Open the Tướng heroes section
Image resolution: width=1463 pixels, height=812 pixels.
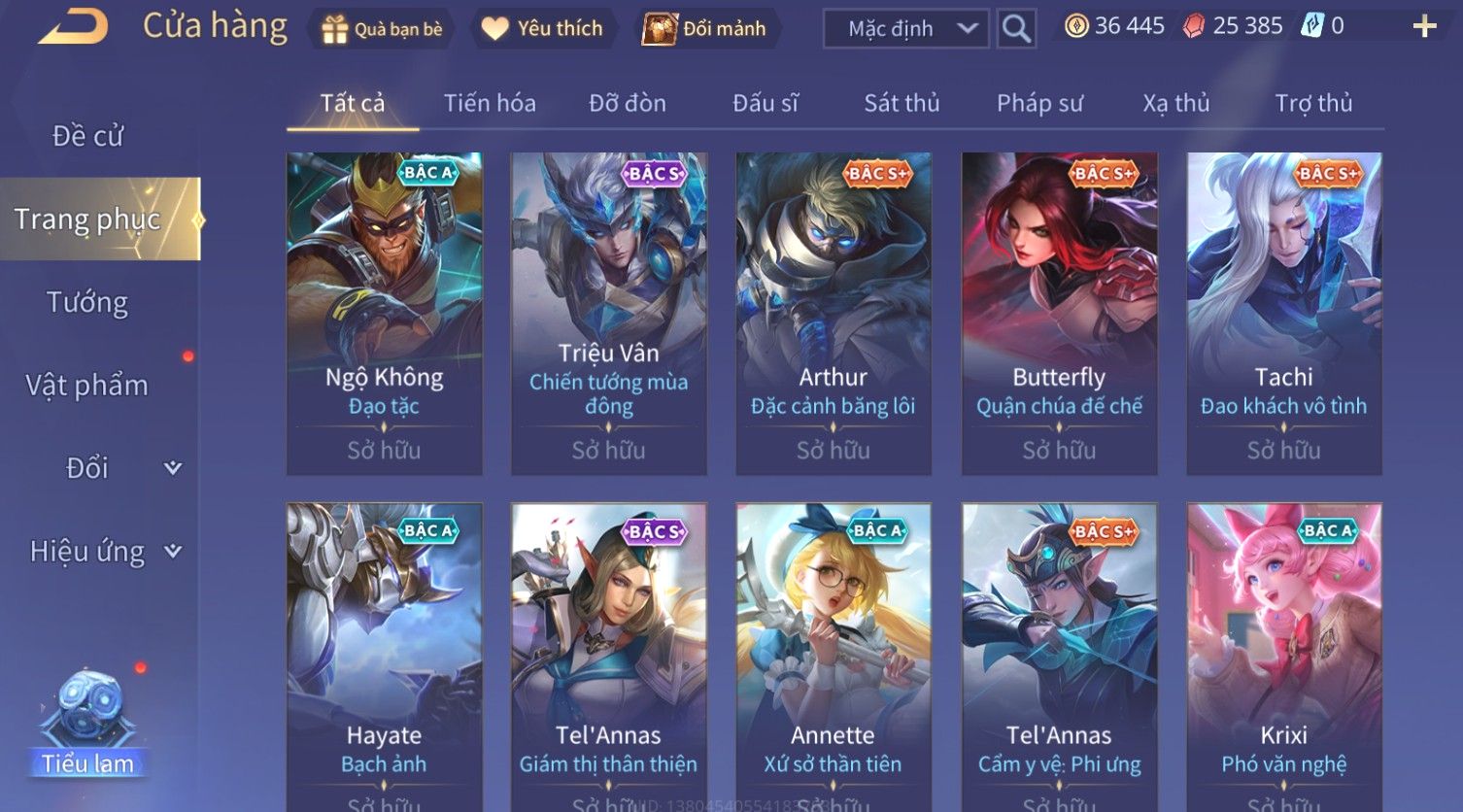(x=87, y=303)
